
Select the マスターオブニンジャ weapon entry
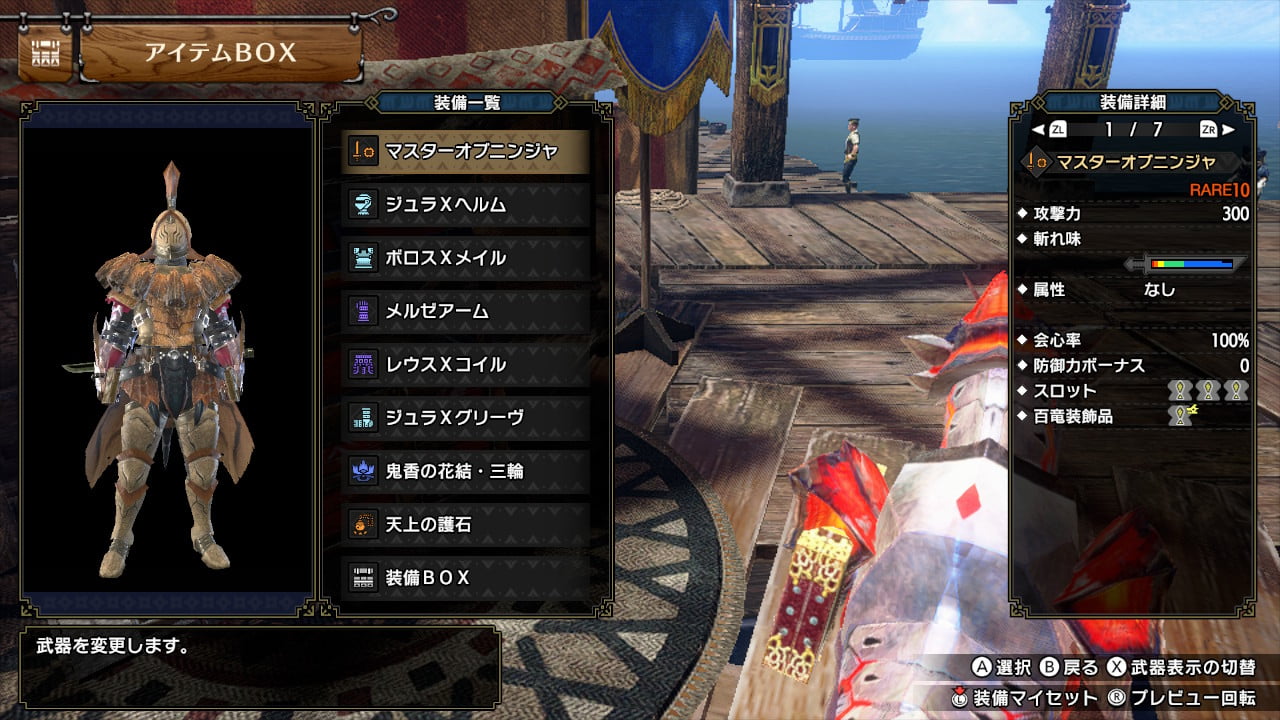(x=466, y=152)
